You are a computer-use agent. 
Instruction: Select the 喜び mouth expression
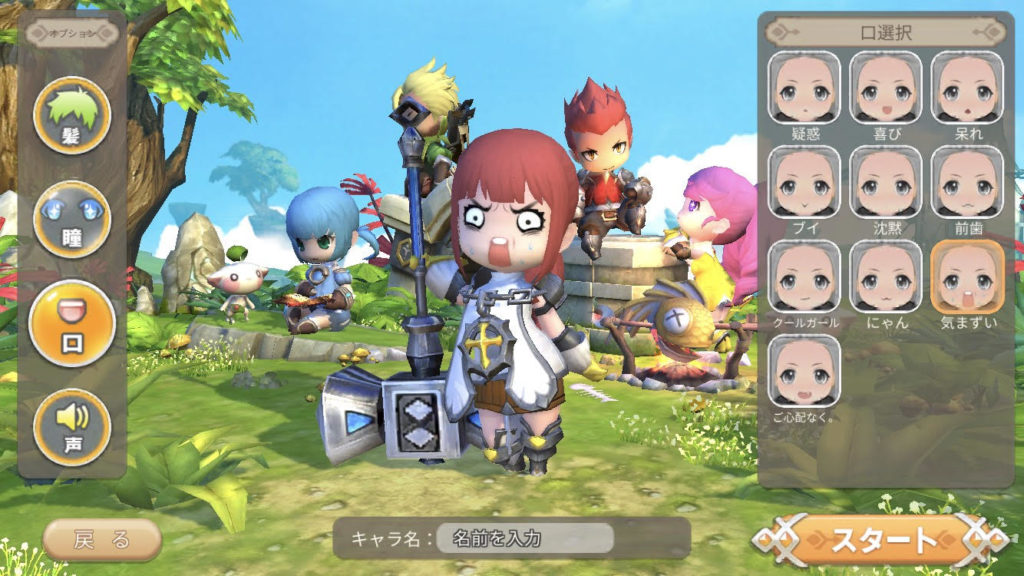click(886, 88)
